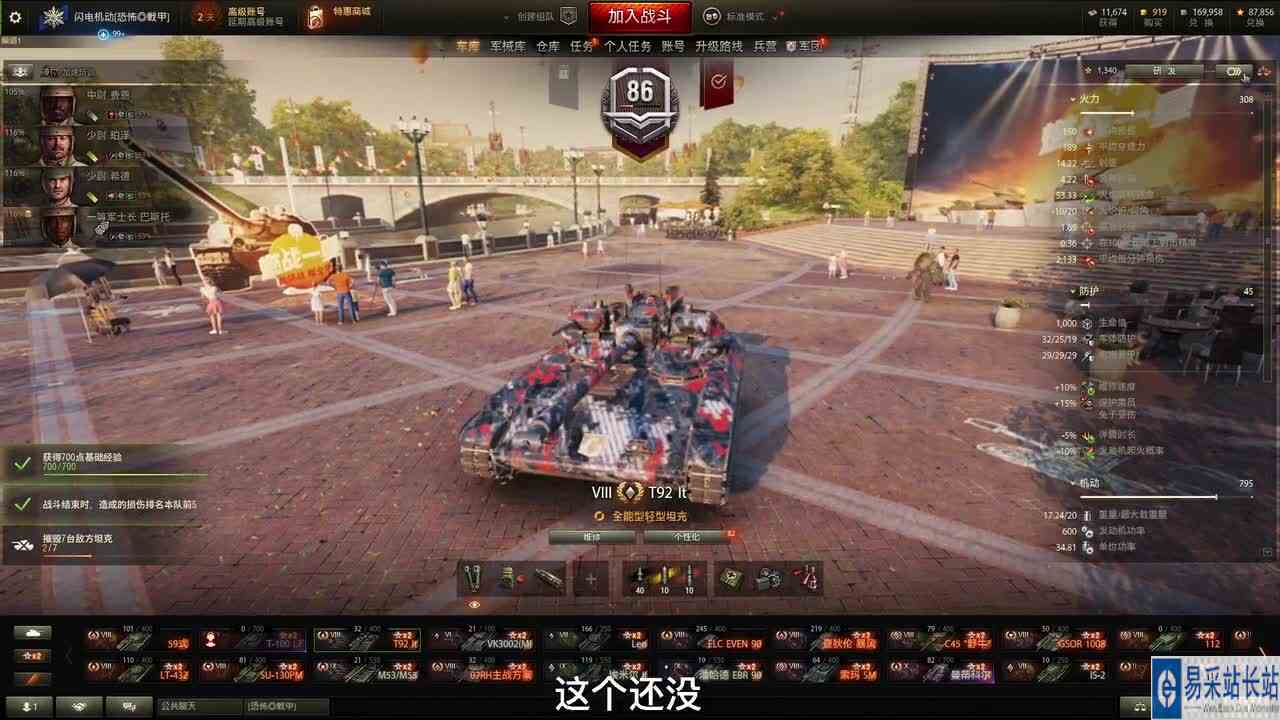Select the toolbox equipment slot icon
Screen dimensions: 1280x720
pyautogui.click(x=510, y=578)
